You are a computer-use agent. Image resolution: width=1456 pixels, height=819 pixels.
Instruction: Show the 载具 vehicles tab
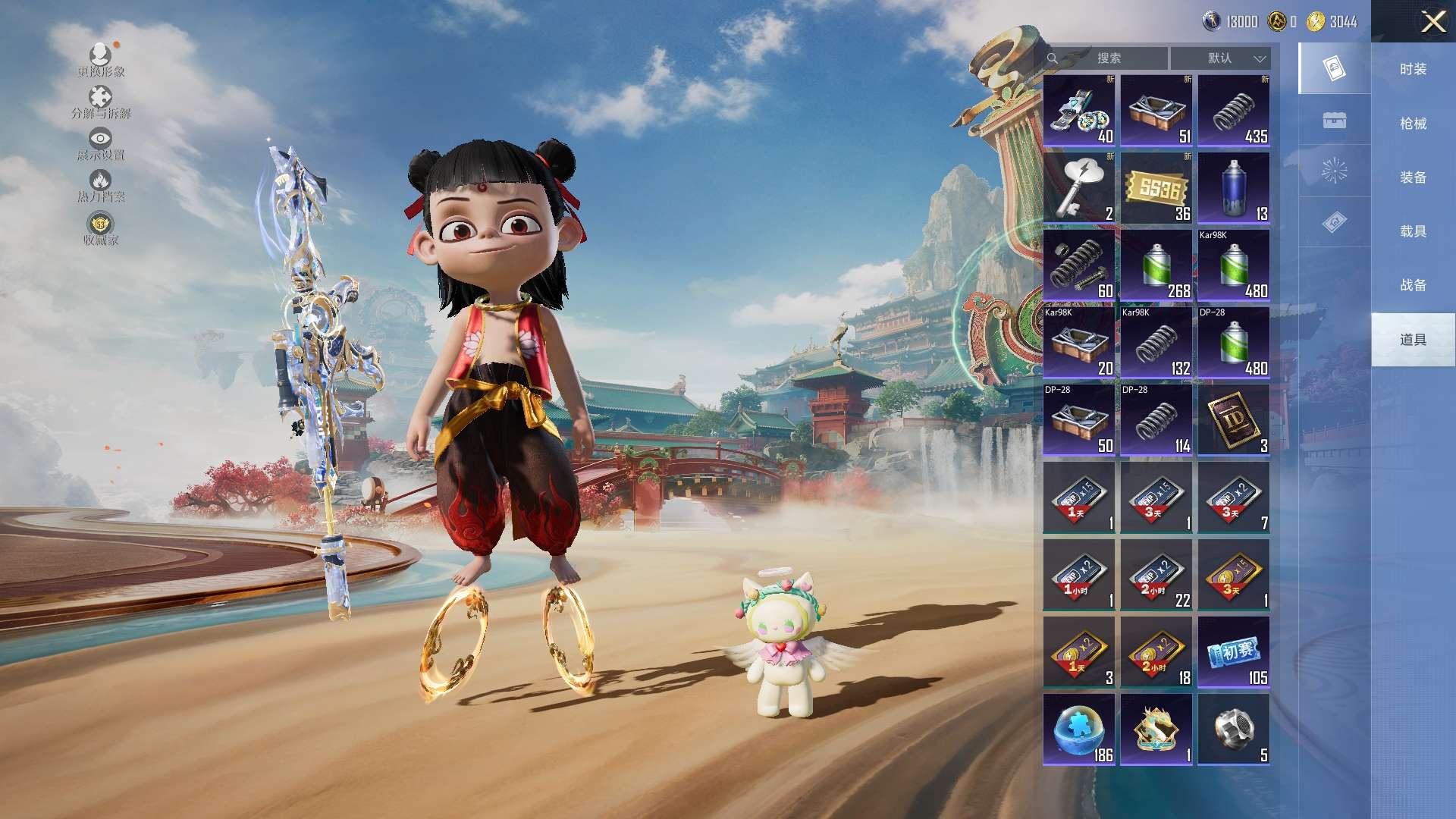tap(1413, 231)
